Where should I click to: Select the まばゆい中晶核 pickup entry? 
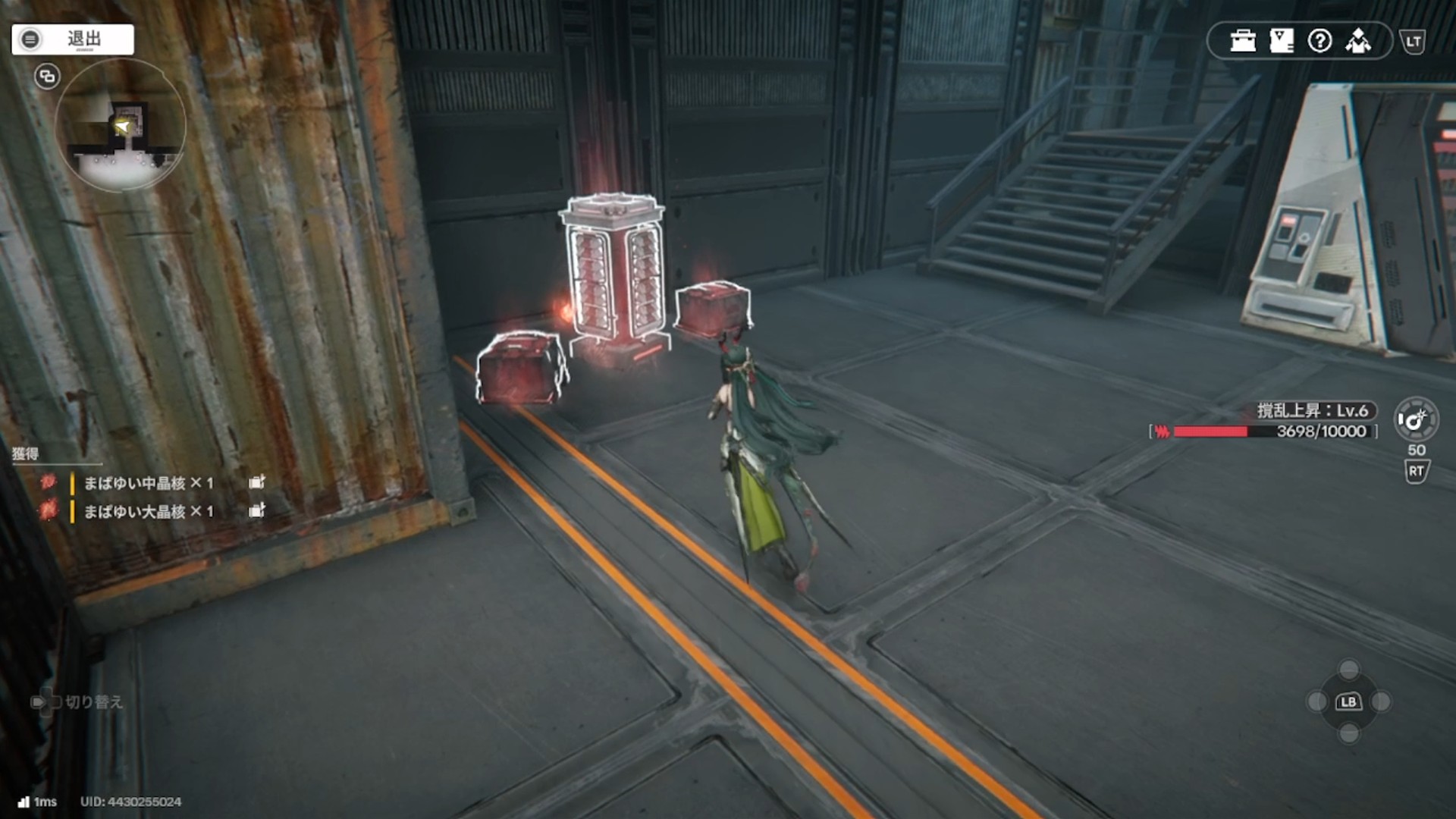click(x=149, y=483)
